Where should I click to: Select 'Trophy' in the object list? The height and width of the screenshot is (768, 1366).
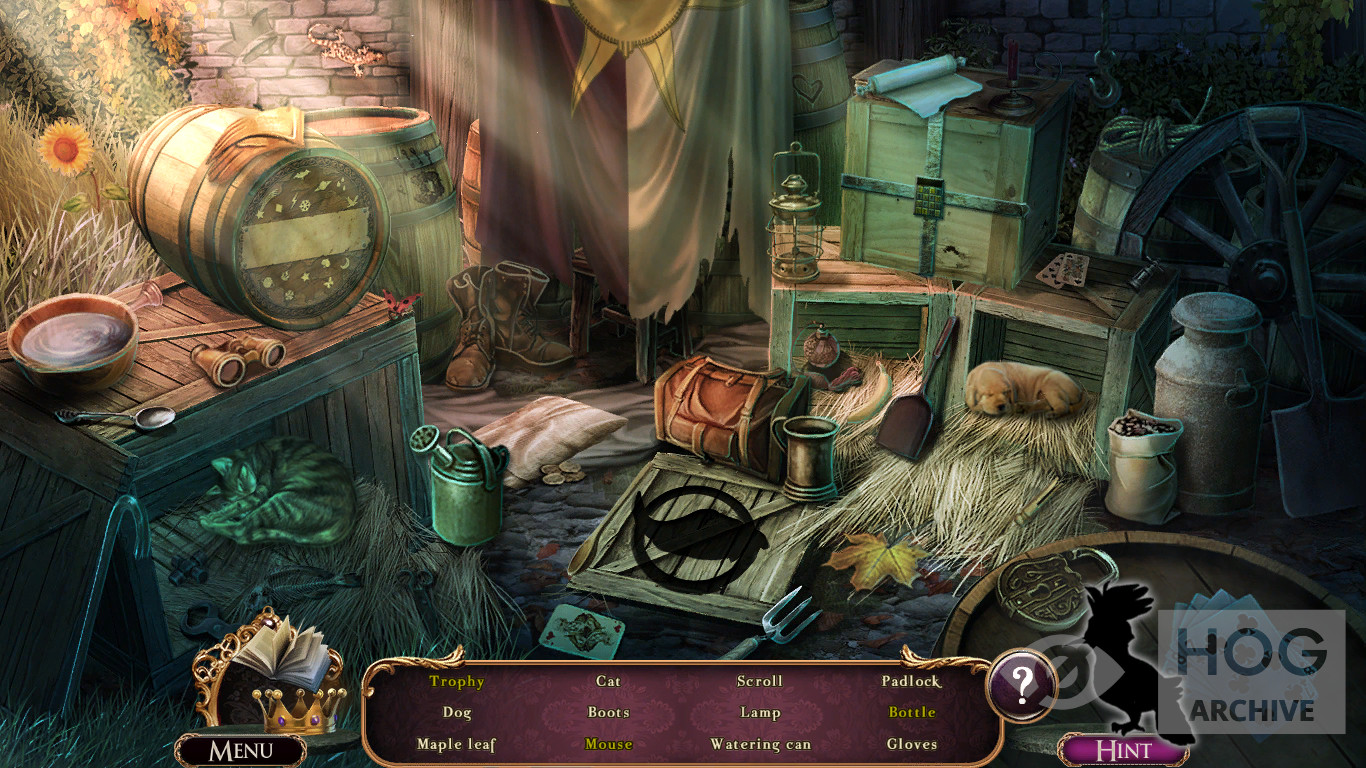pyautogui.click(x=457, y=681)
